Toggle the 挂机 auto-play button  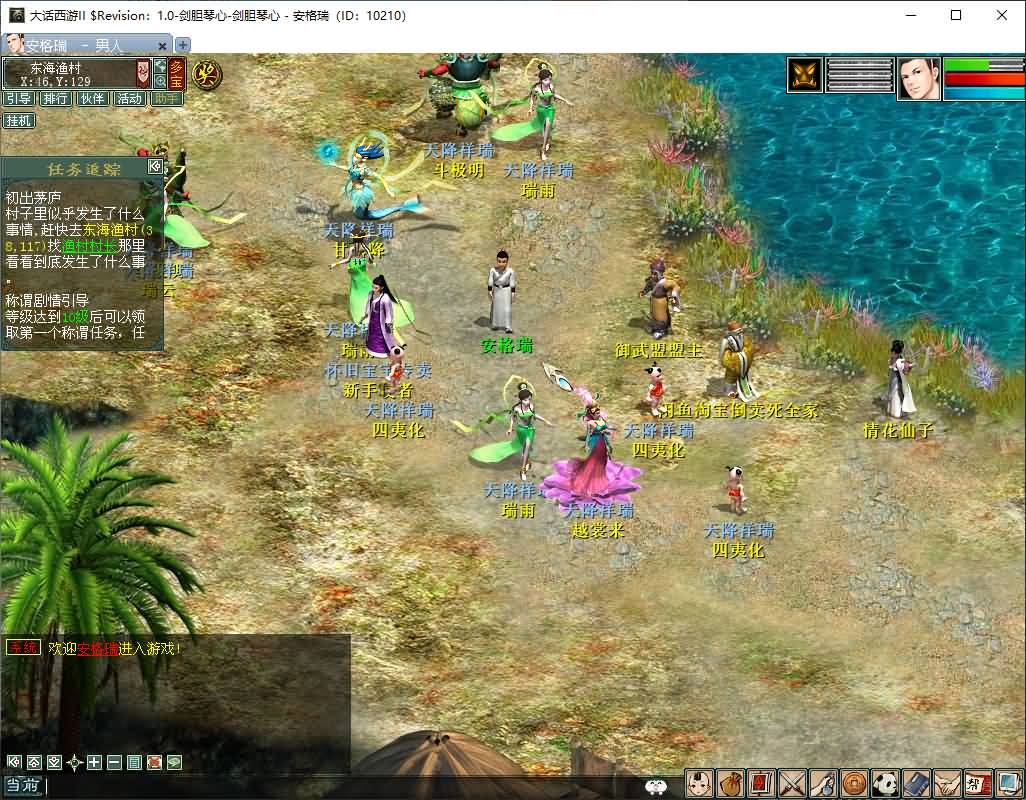(x=18, y=120)
